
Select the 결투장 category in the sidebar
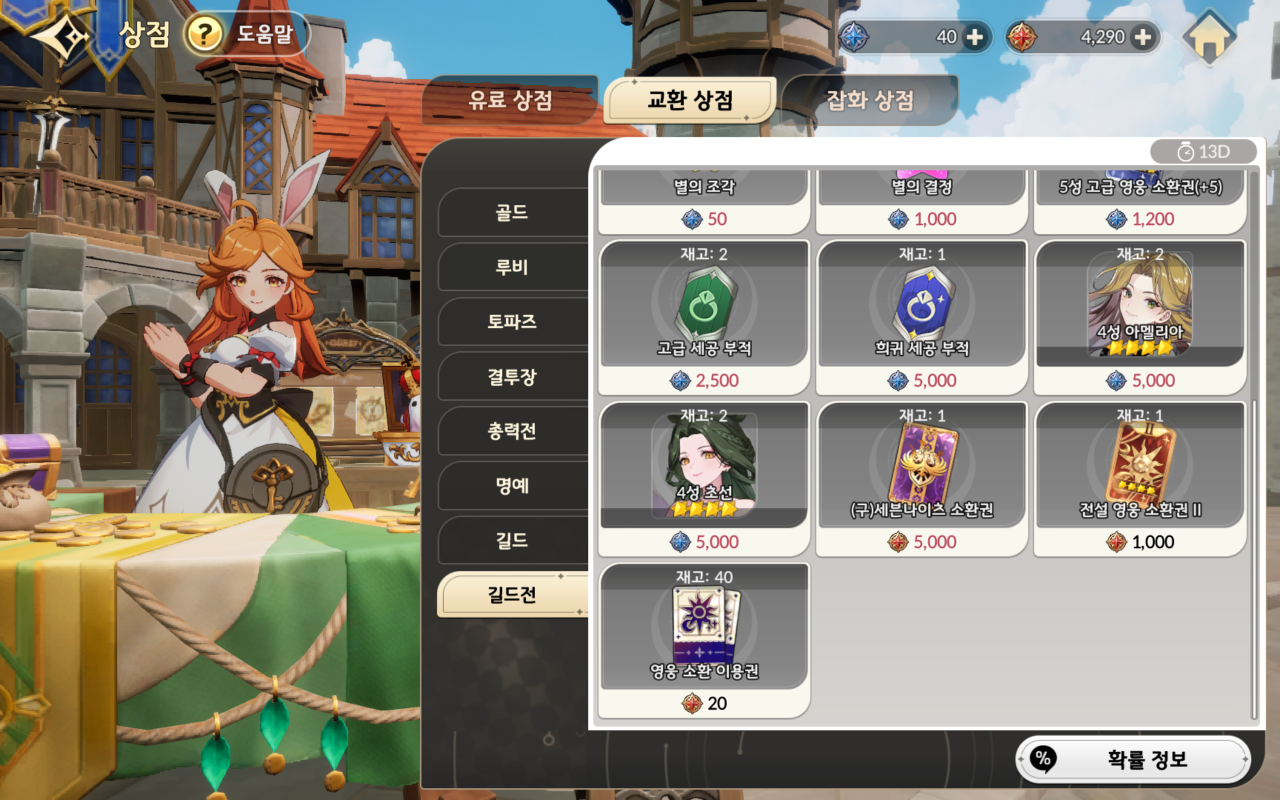pyautogui.click(x=513, y=376)
